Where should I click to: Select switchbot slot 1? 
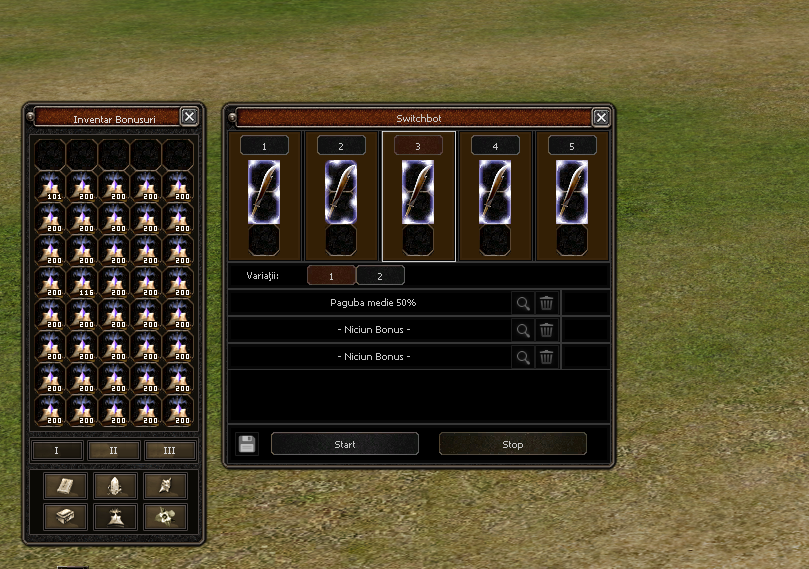264,146
